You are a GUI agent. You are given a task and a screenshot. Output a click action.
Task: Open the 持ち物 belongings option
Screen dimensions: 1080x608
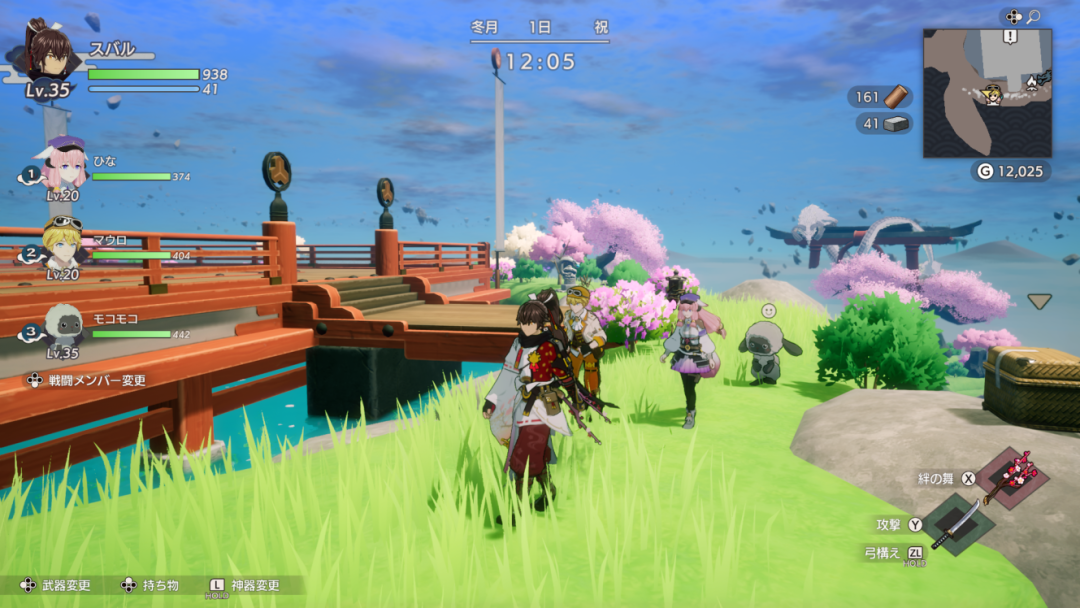[x=150, y=585]
